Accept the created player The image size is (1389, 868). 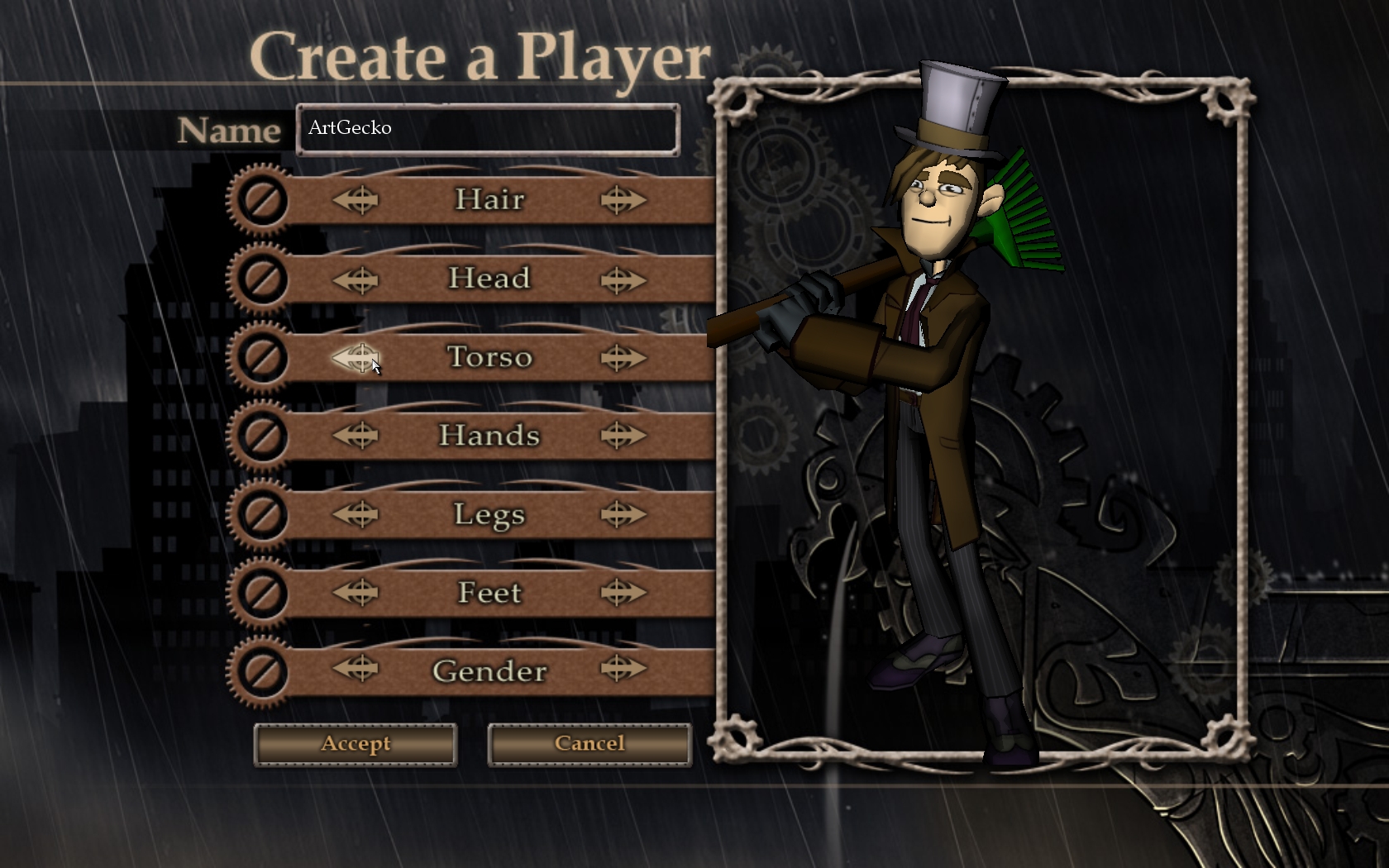356,744
